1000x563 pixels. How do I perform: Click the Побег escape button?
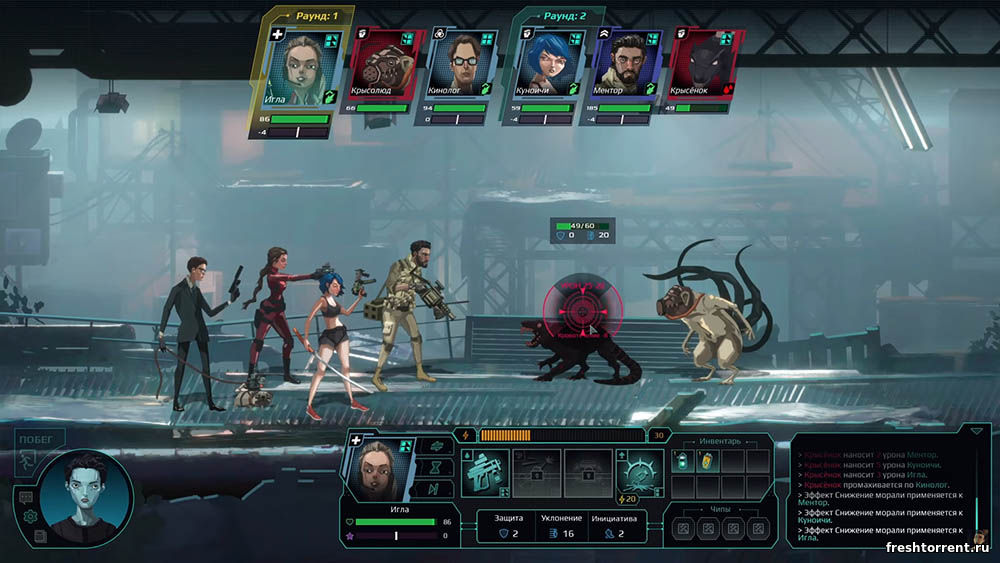point(40,438)
